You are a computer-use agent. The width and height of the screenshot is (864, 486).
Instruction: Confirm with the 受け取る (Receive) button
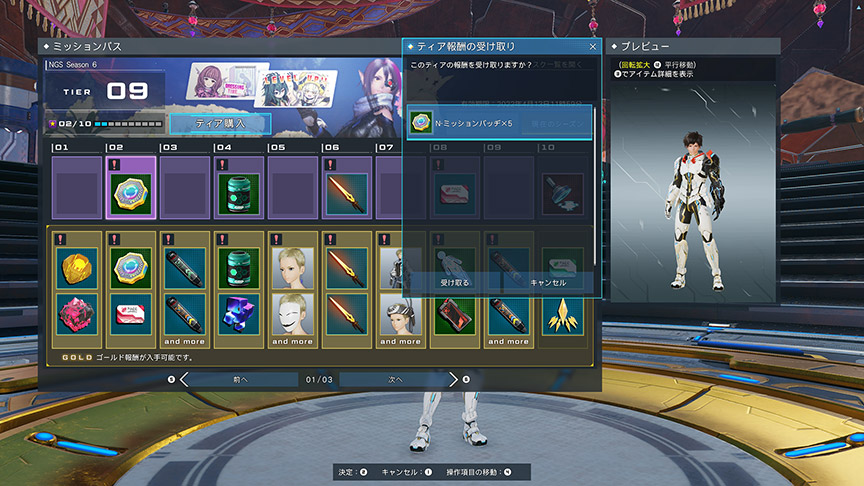pos(455,283)
